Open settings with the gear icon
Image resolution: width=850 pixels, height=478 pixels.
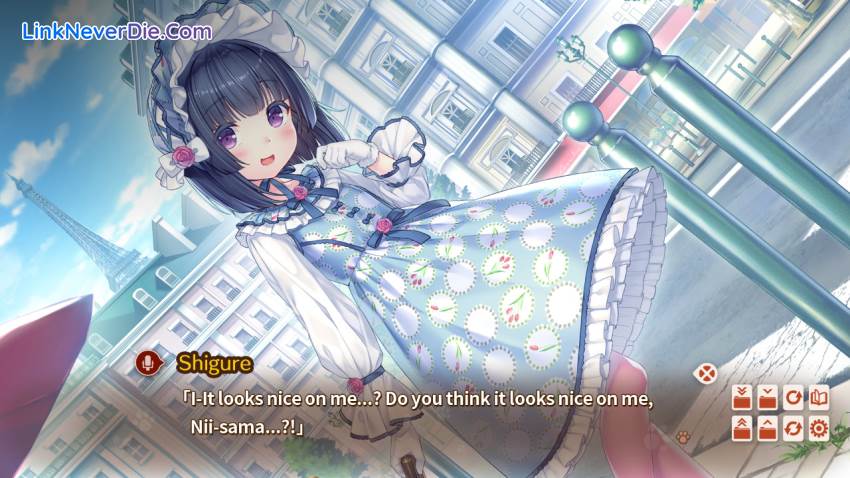(x=819, y=429)
